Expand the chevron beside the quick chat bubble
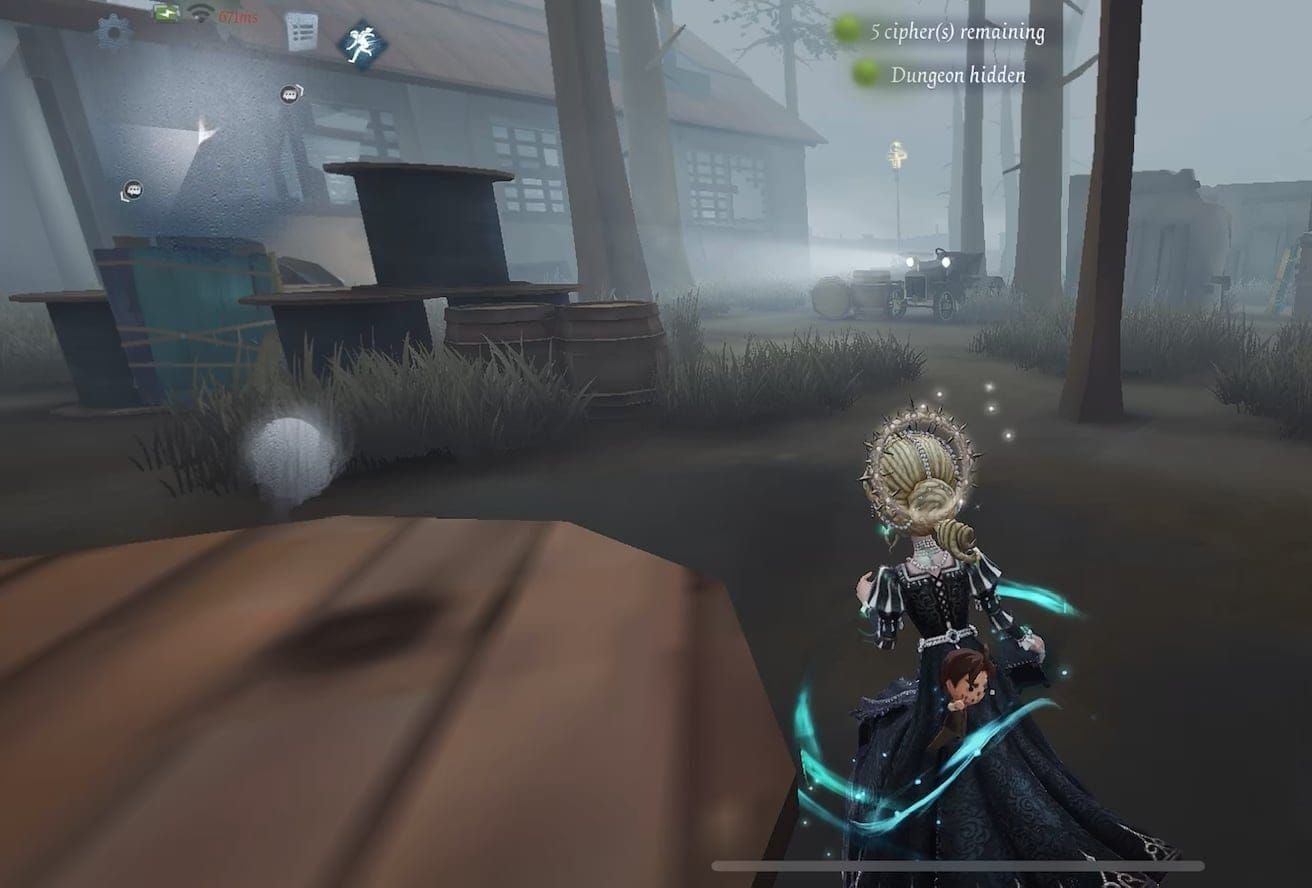The image size is (1312, 888). point(301,89)
